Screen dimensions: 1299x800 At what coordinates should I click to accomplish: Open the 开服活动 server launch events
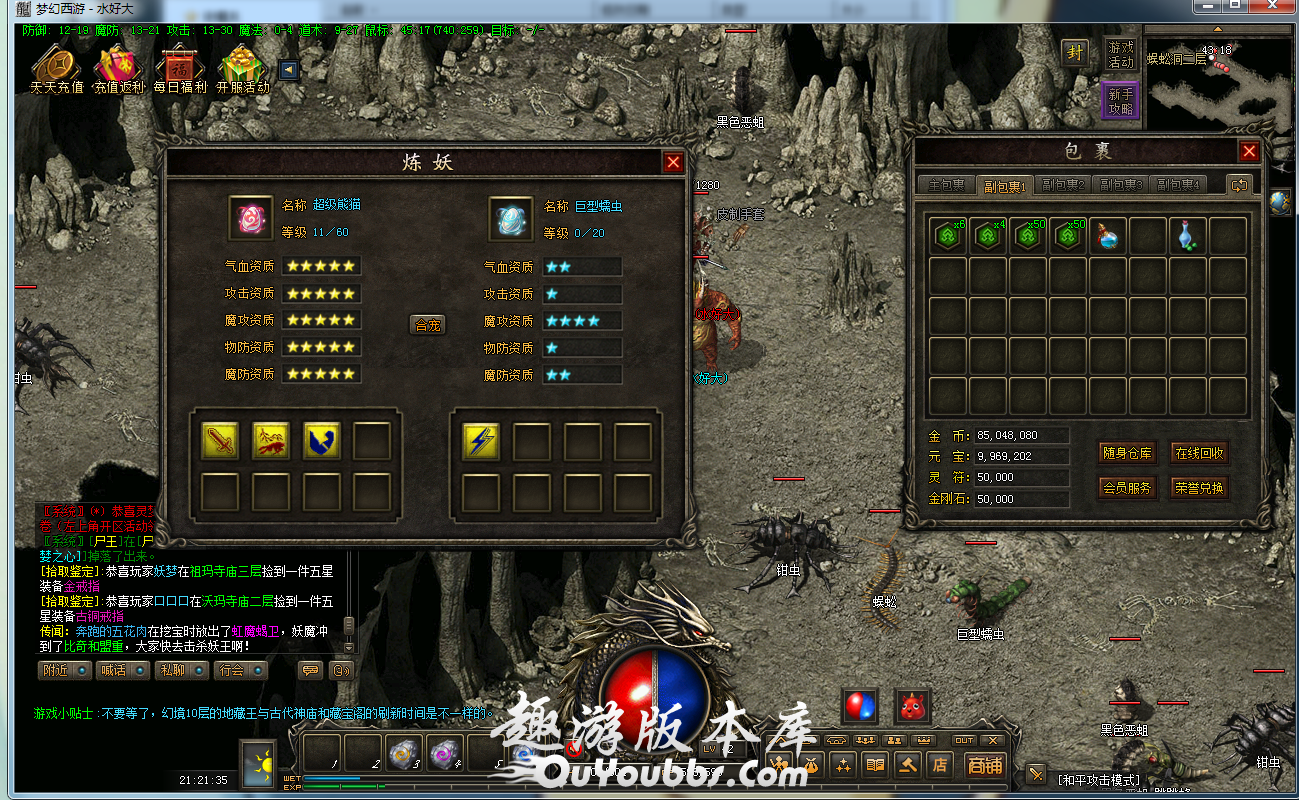[x=243, y=68]
